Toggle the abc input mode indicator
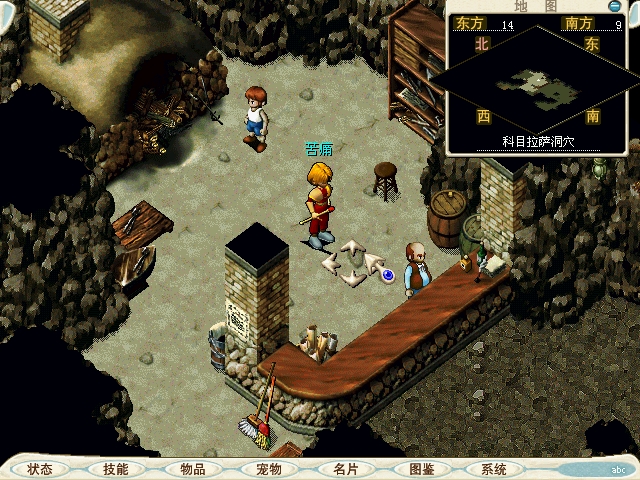Image resolution: width=640 pixels, height=480 pixels. tap(617, 468)
